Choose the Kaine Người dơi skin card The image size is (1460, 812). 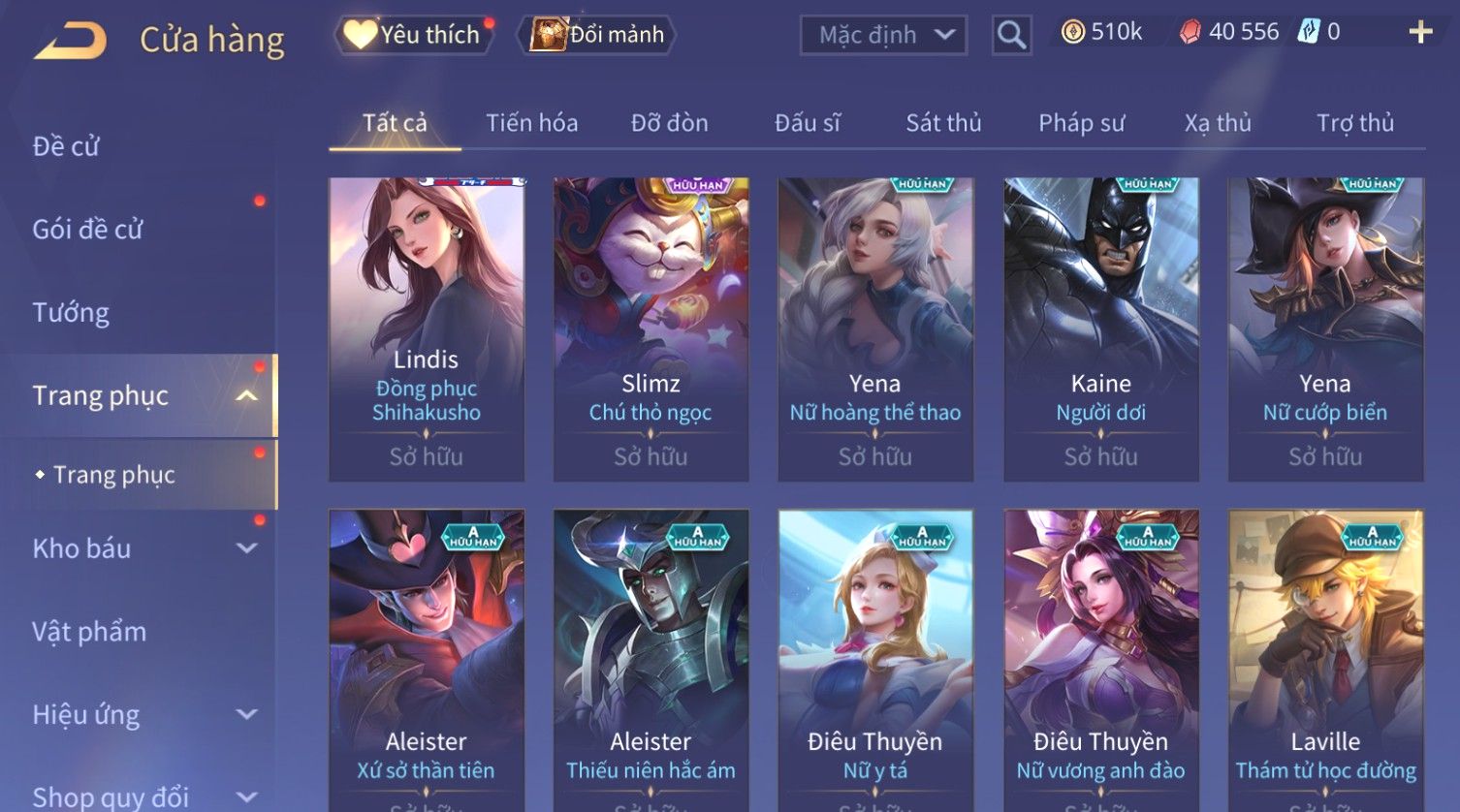(1100, 329)
